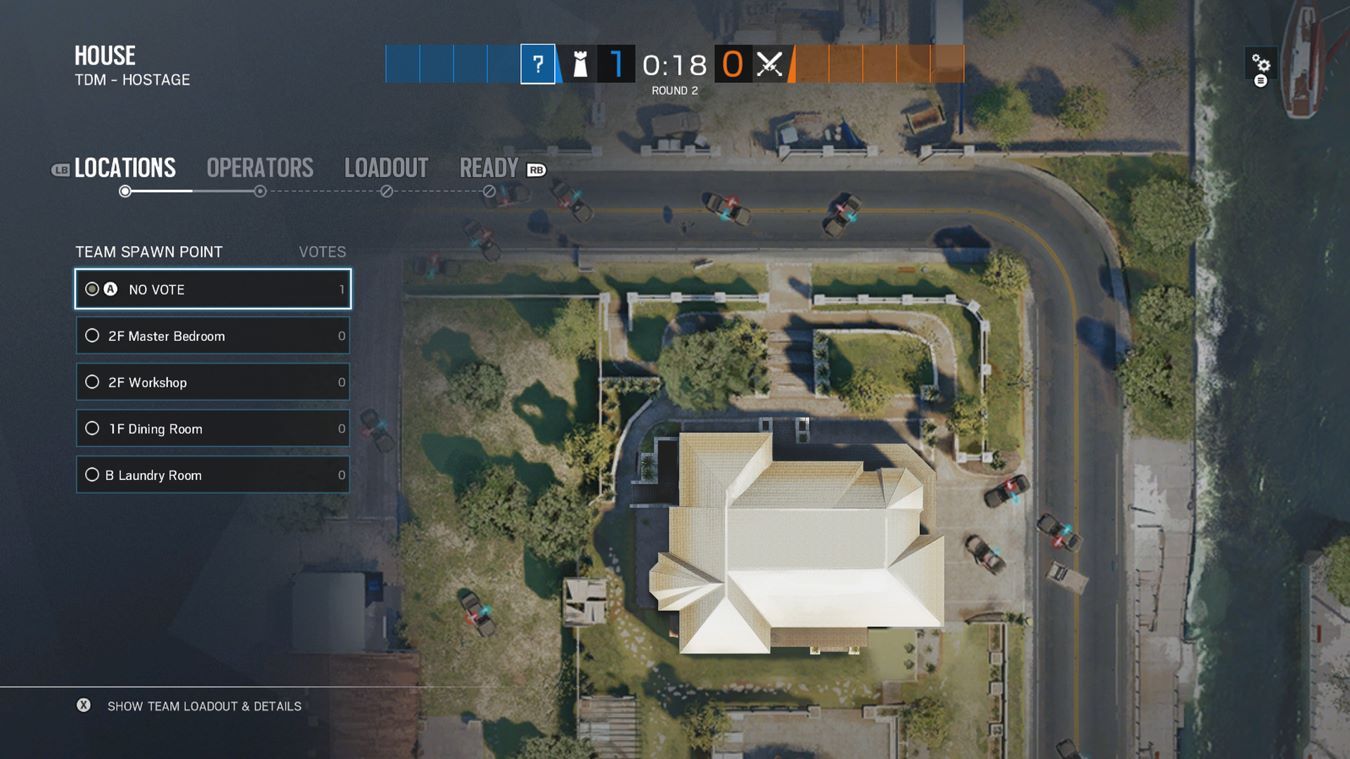Click the defender rook icon on the scoreboard
Viewport: 1350px width, 759px height.
[x=582, y=63]
